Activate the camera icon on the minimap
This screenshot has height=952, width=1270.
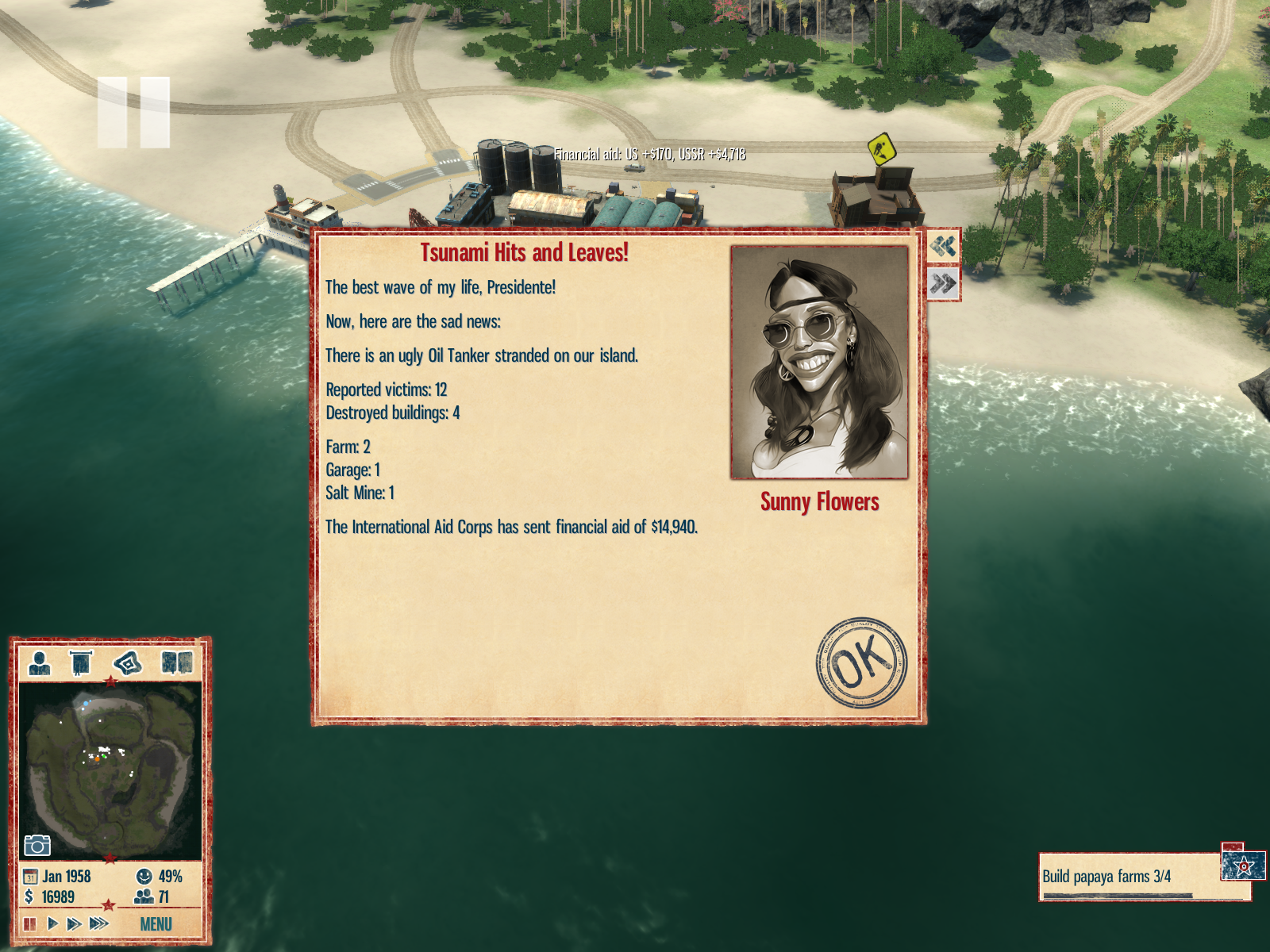point(37,846)
